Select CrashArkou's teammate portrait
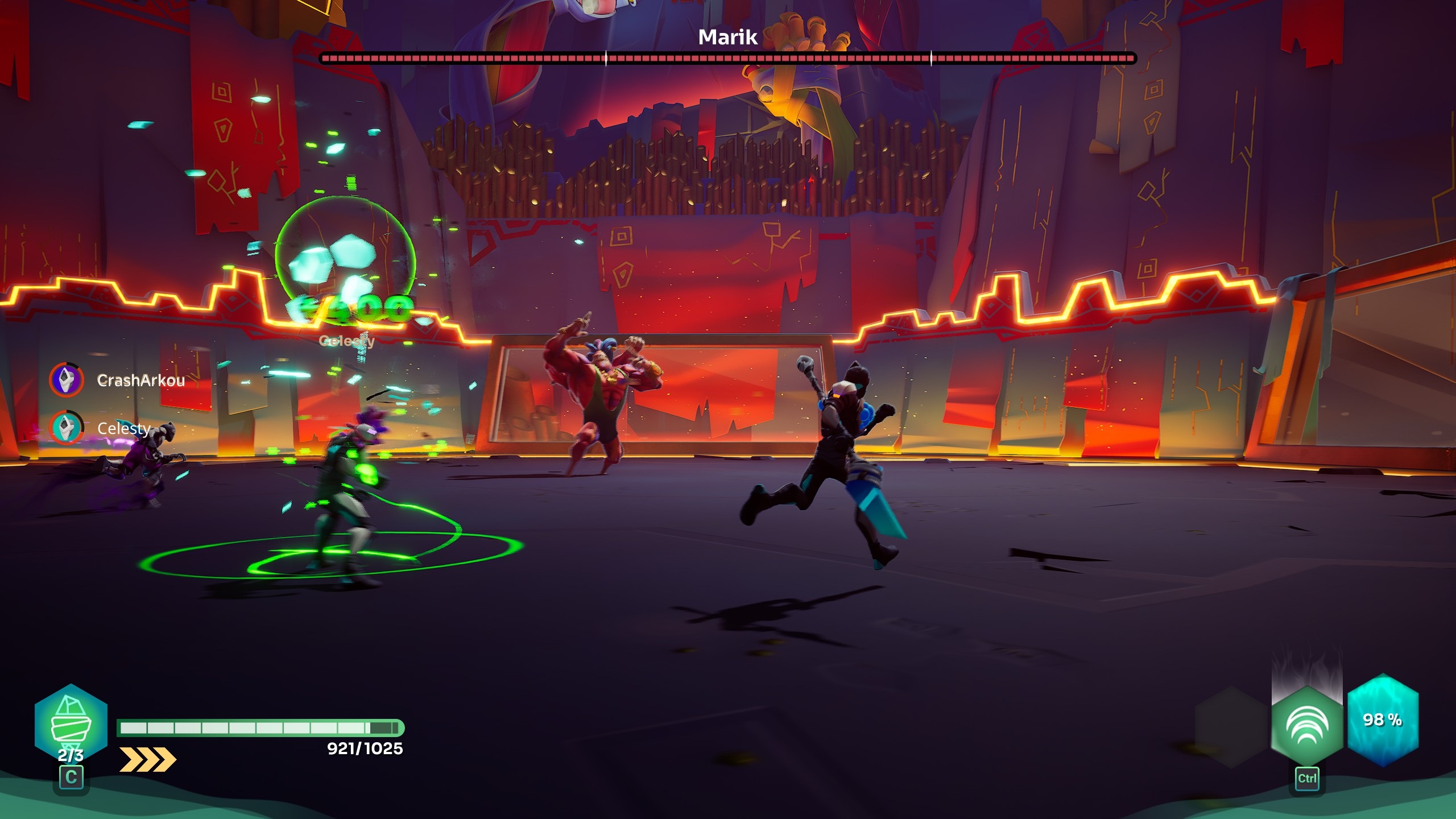 click(x=67, y=379)
